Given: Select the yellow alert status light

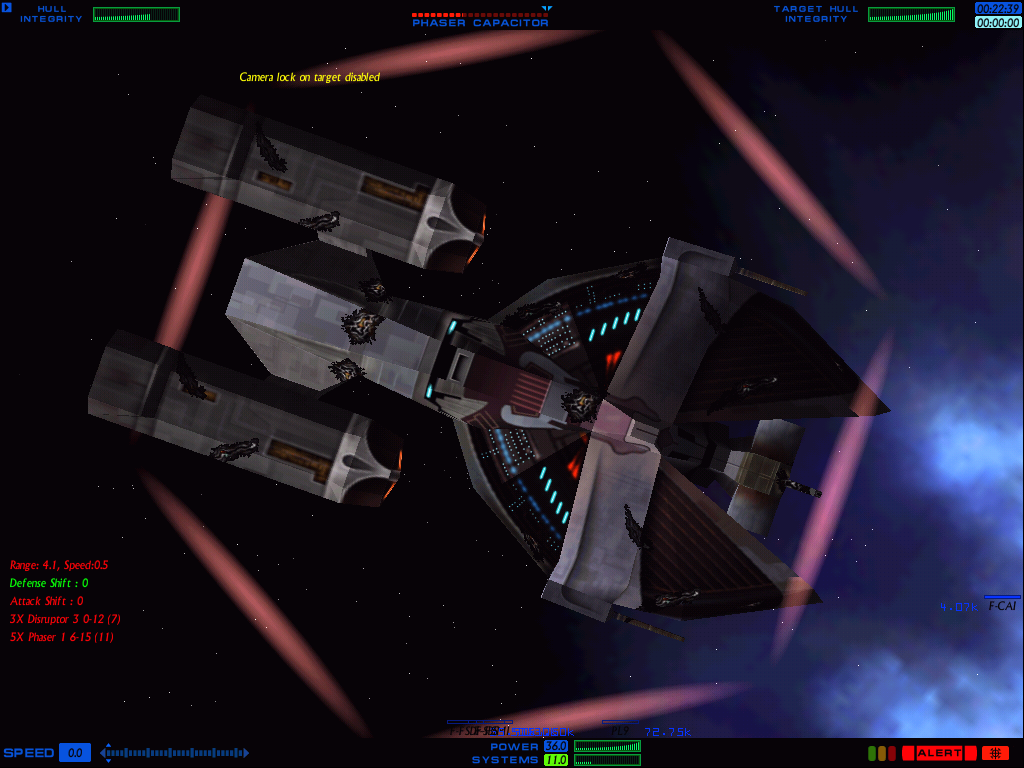Looking at the screenshot, I should pyautogui.click(x=882, y=753).
